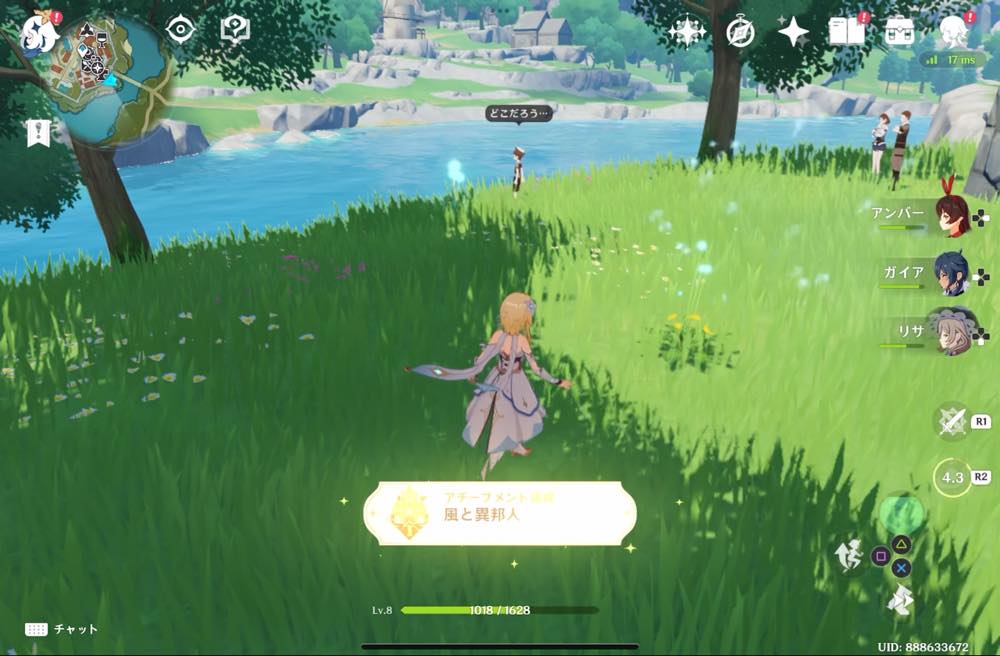Switch to party member アンバー
This screenshot has width=1000, height=656.
pyautogui.click(x=950, y=216)
